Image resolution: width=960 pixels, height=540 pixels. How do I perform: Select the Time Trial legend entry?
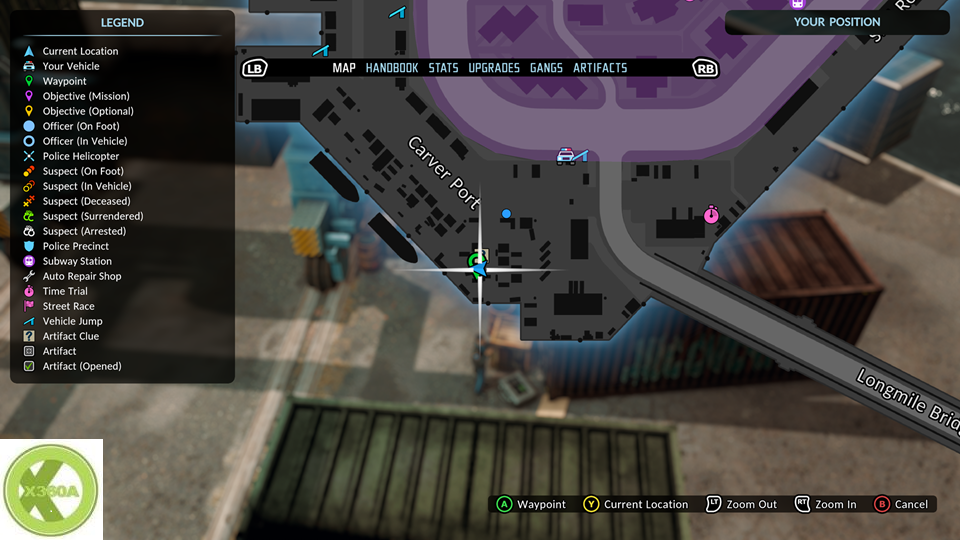click(65, 291)
